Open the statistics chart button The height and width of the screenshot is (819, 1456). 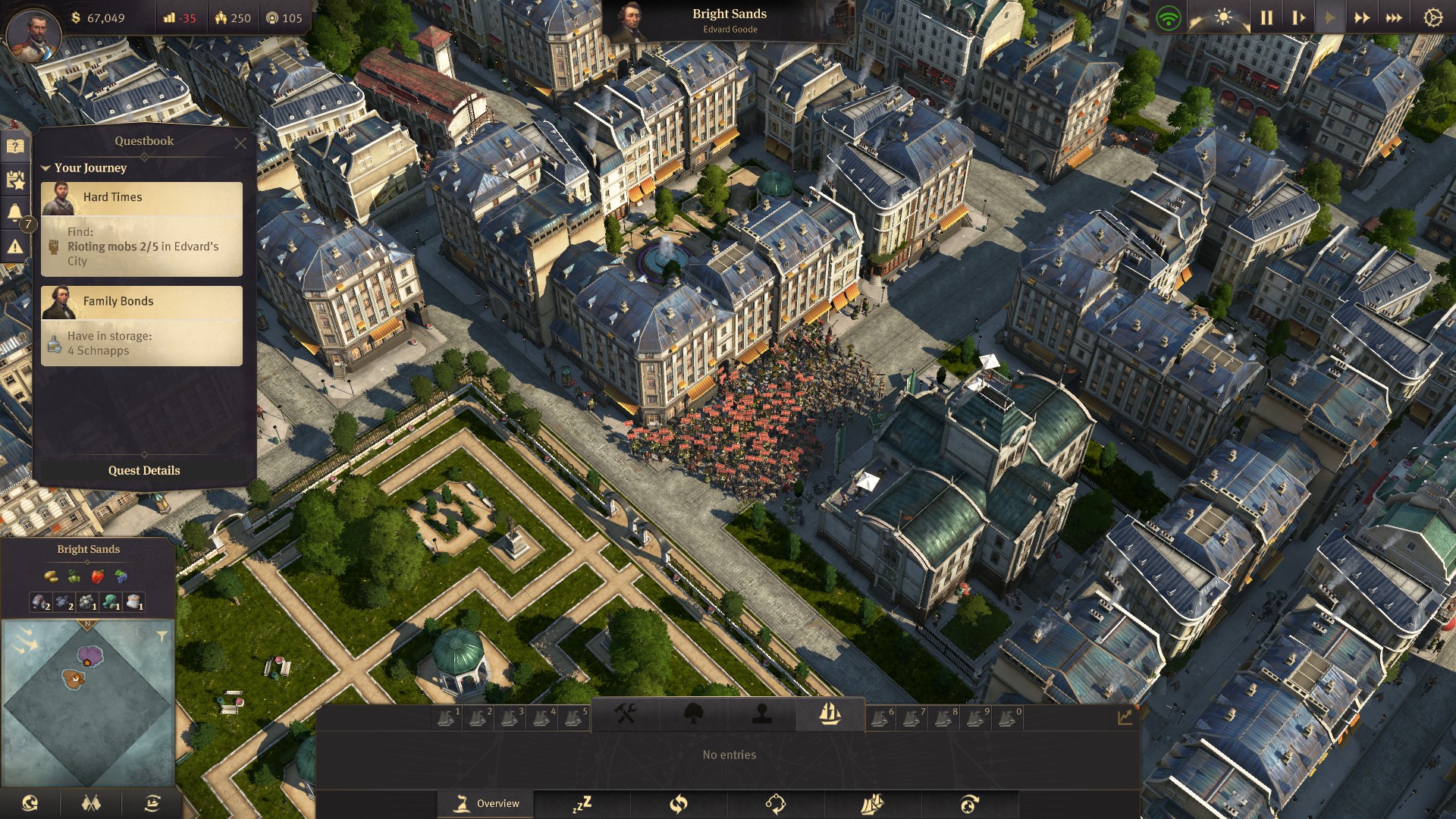click(x=1125, y=717)
